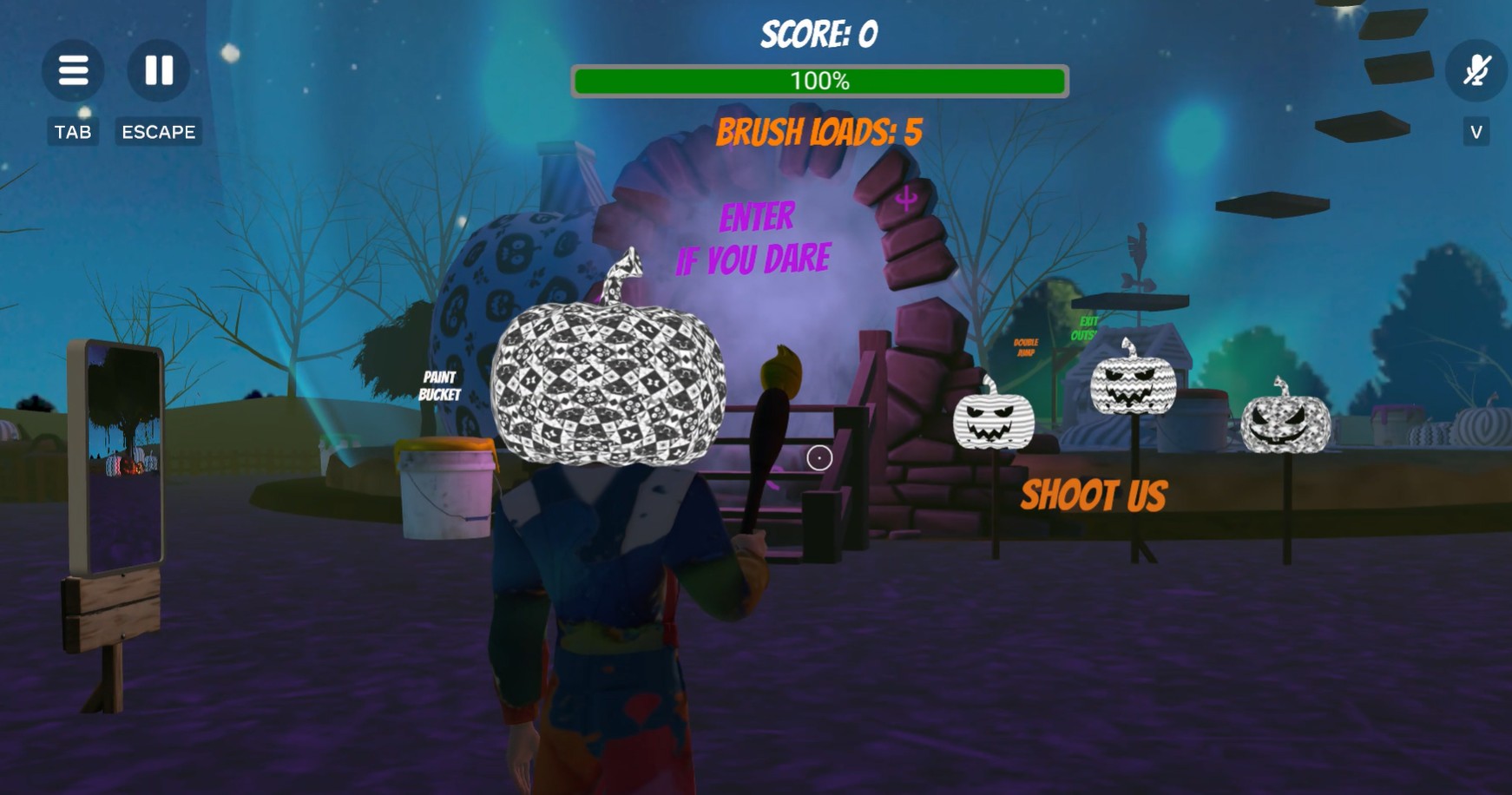Click the green 100% progress bar
Viewport: 1512px width, 795px height.
[818, 81]
